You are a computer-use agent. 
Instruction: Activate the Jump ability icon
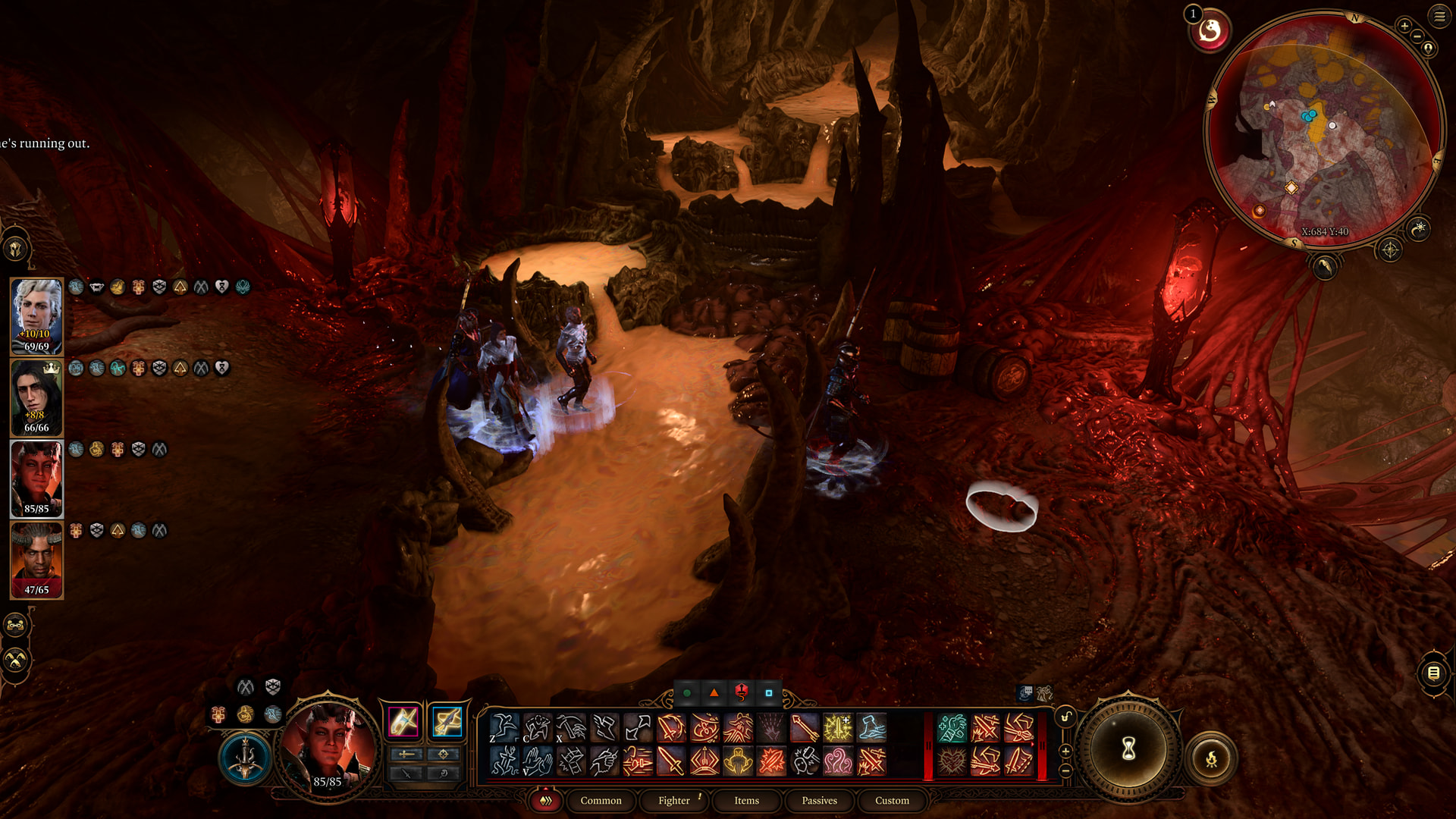[504, 728]
